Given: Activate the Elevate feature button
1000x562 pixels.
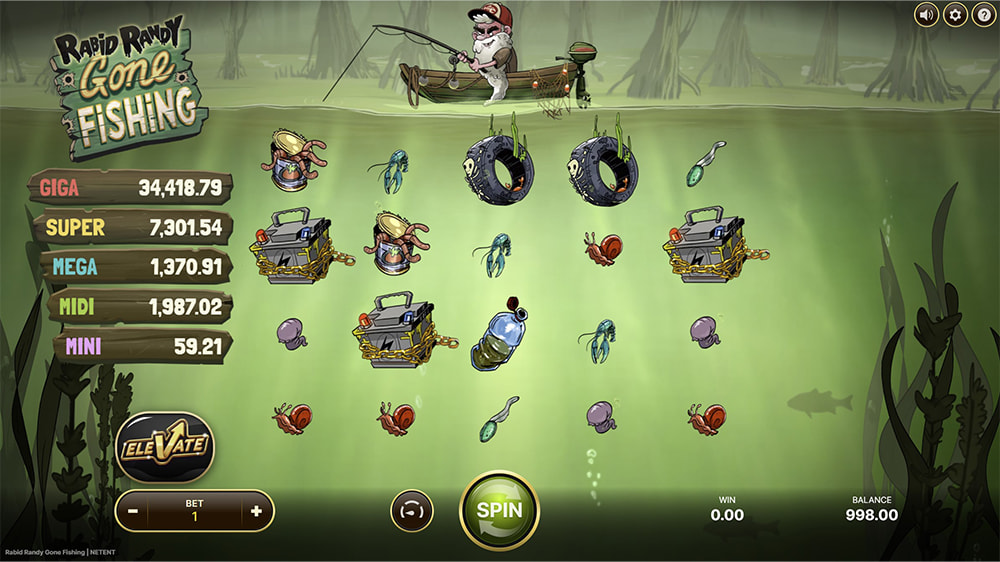Looking at the screenshot, I should pyautogui.click(x=165, y=447).
